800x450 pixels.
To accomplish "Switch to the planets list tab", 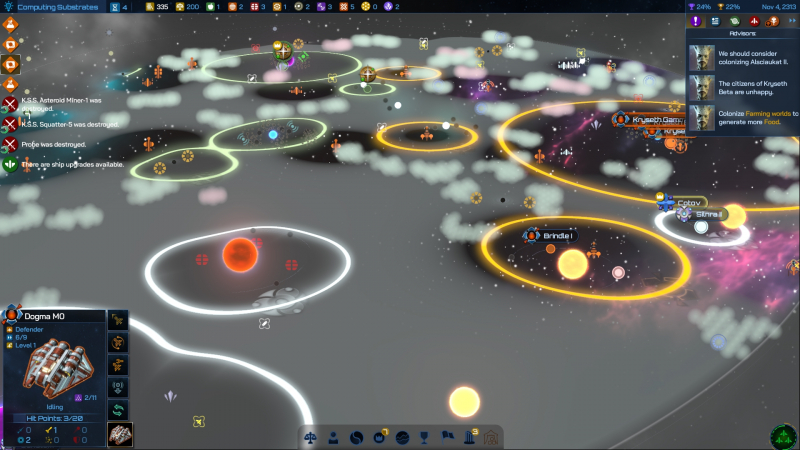I will click(735, 21).
